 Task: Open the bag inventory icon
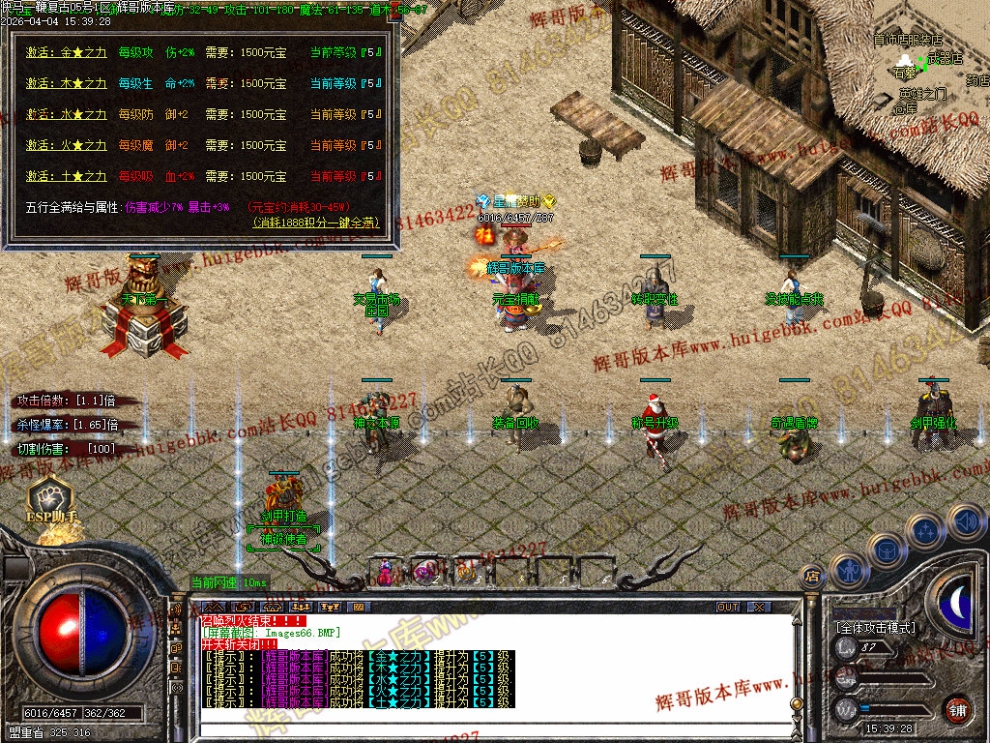886,549
